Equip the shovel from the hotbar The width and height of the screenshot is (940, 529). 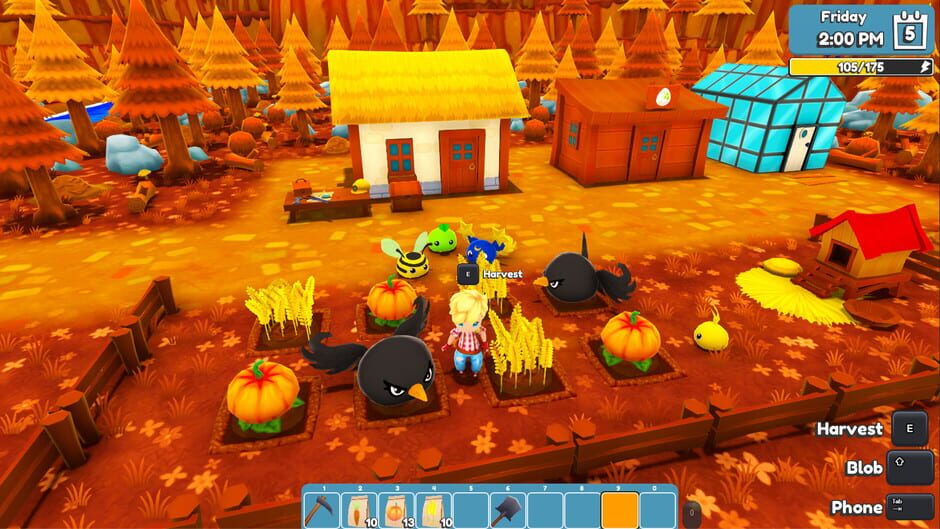[506, 510]
